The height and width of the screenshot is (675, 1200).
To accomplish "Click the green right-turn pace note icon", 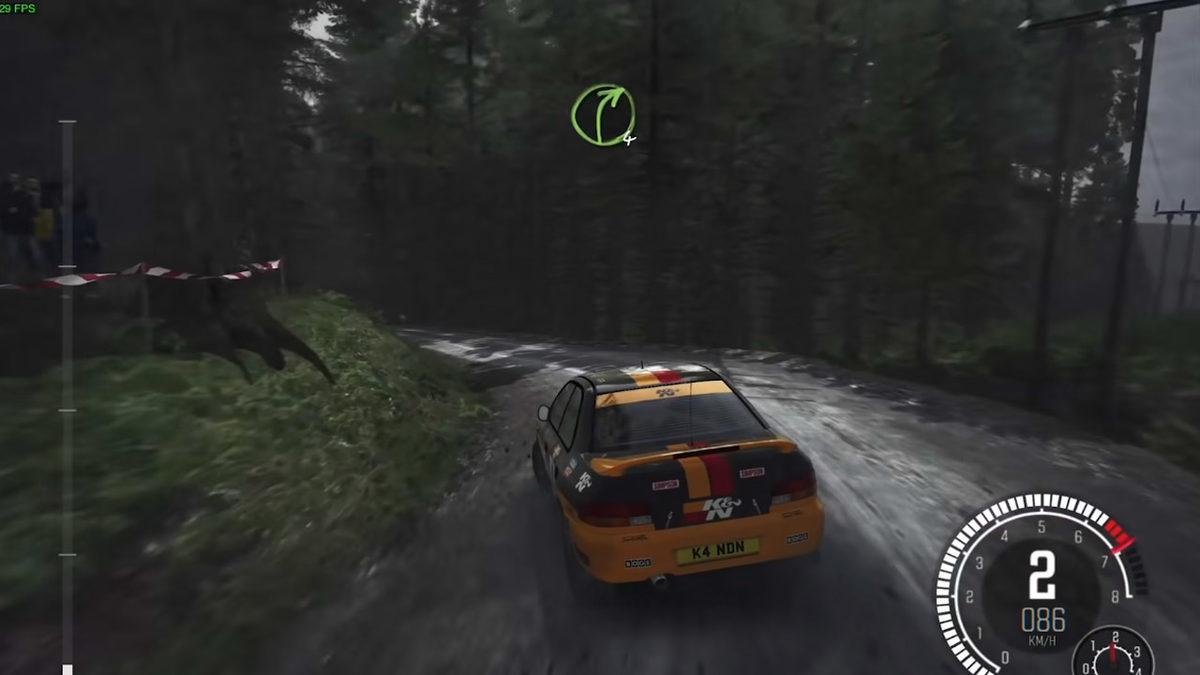I will tap(602, 115).
